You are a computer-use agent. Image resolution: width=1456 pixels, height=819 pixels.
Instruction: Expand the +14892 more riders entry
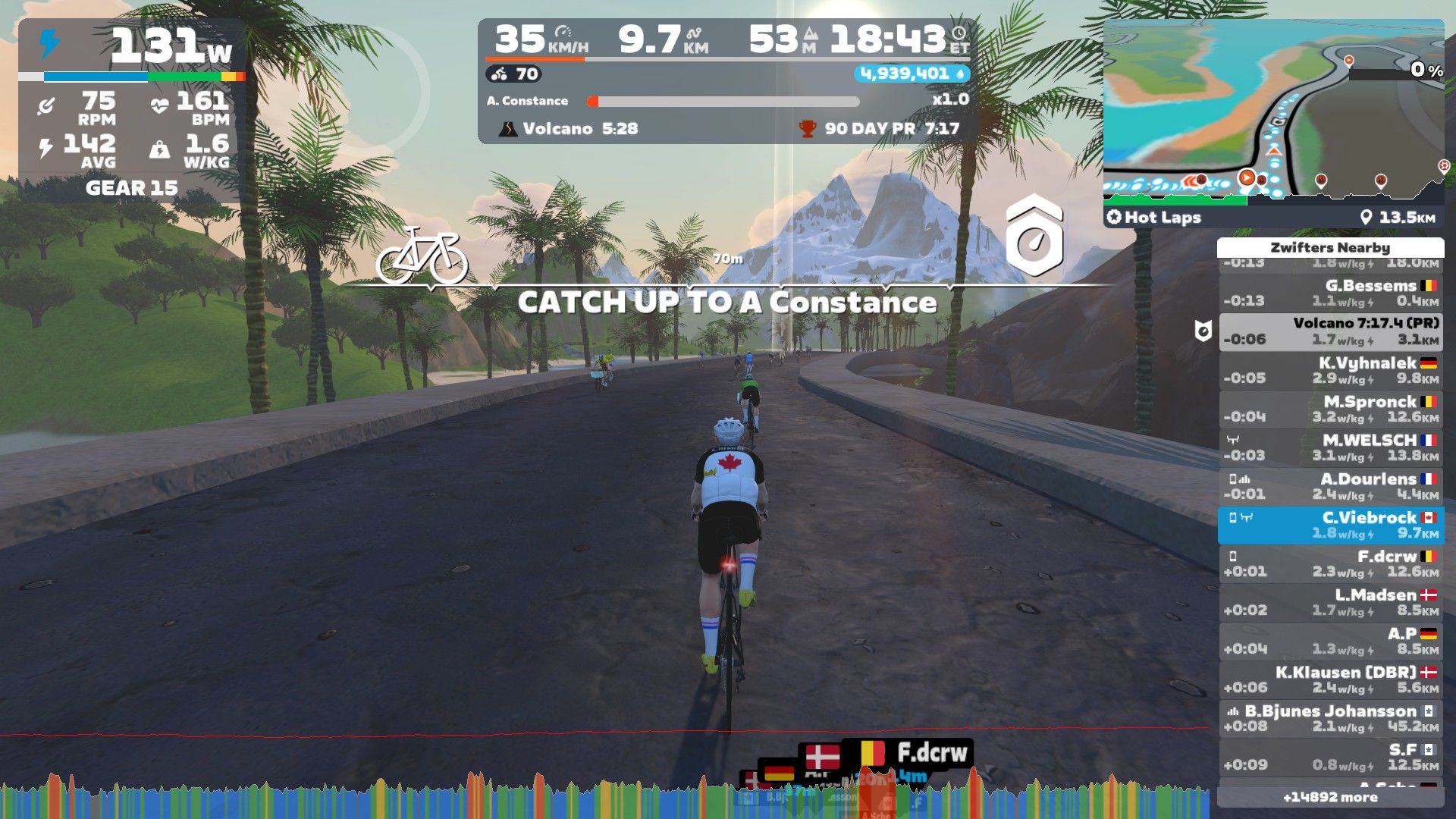coord(1330,797)
